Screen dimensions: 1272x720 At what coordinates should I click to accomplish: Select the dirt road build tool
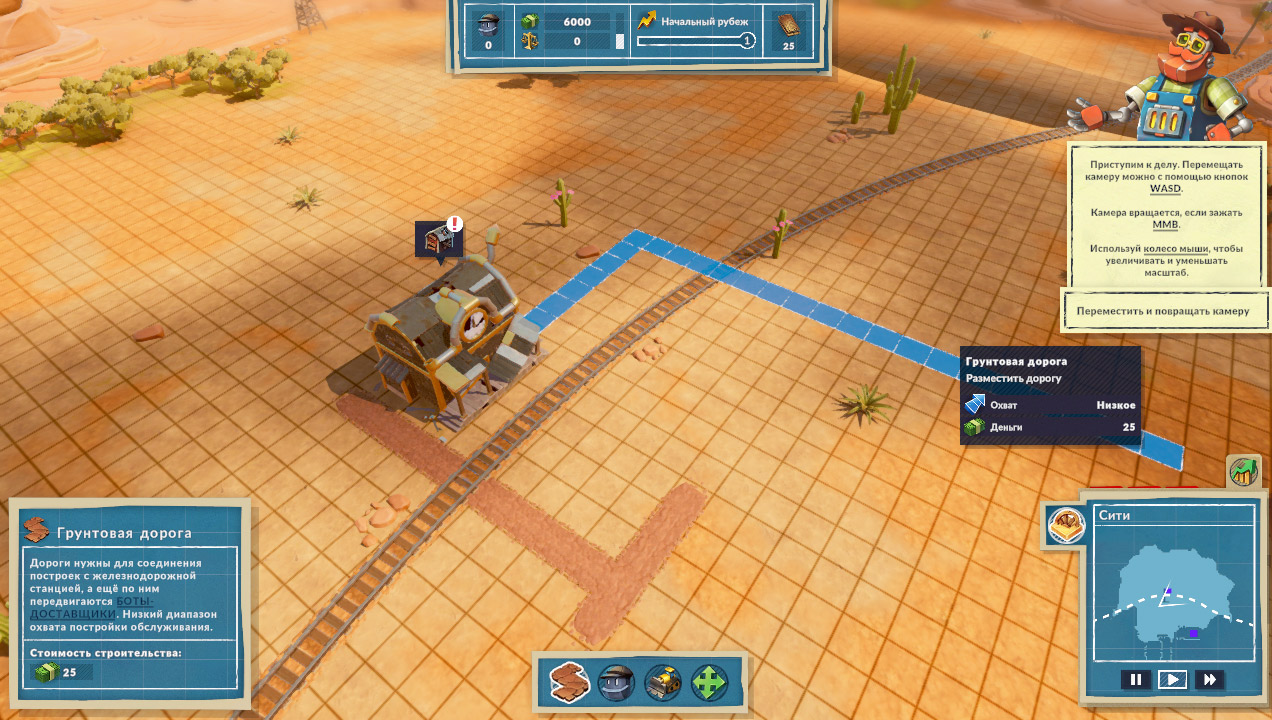(569, 683)
